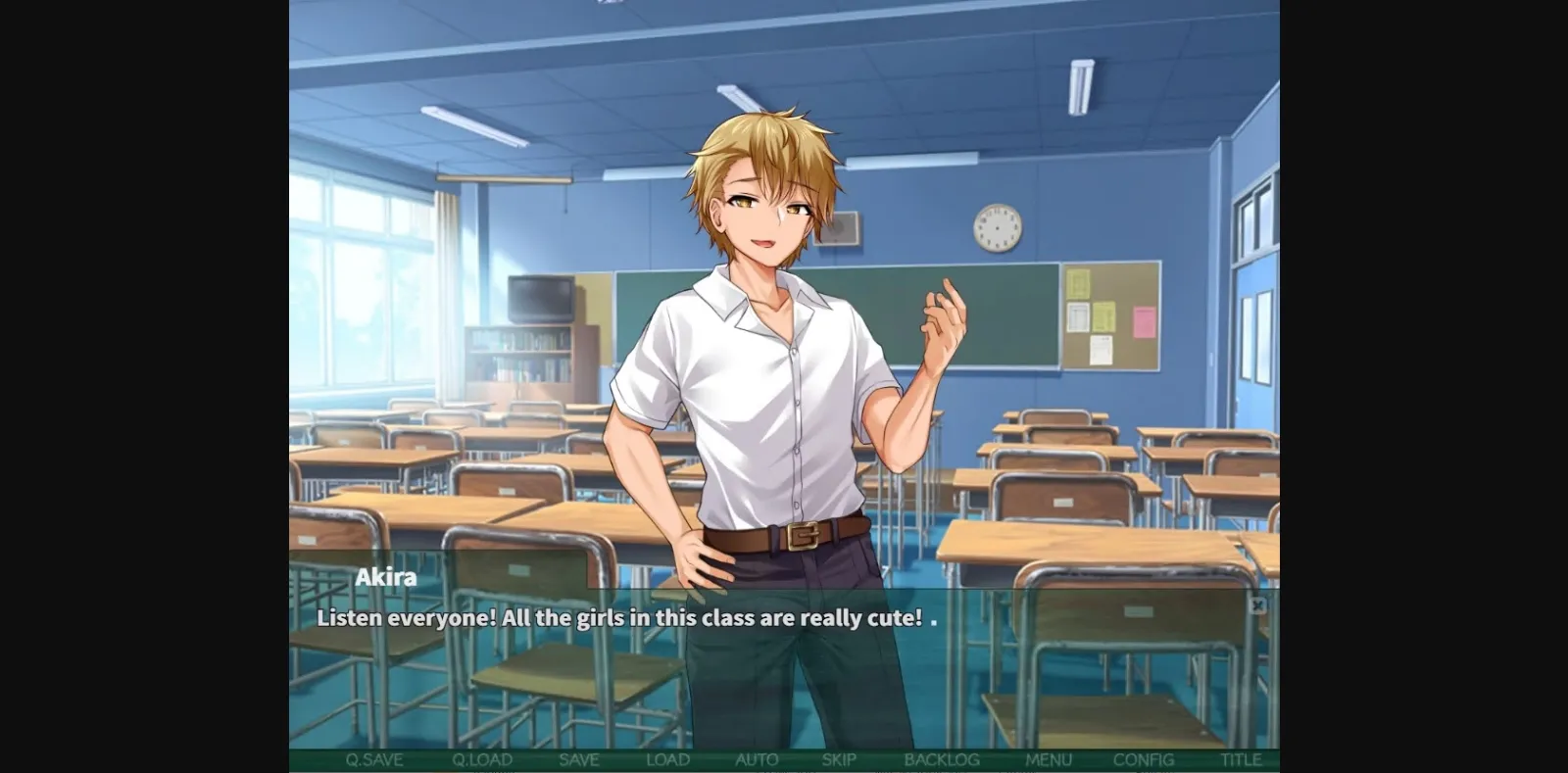Quick save the game with Q.SAVE
Viewport: 1568px width, 773px height.
coord(376,759)
